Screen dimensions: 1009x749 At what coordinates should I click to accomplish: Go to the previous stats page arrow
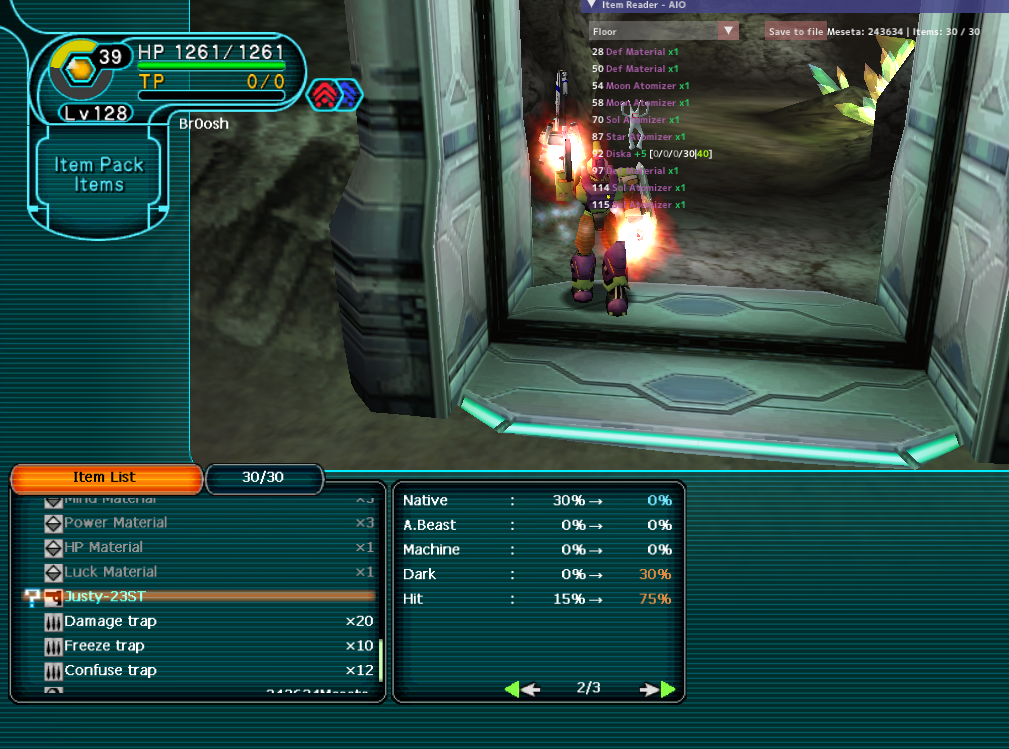[x=522, y=689]
